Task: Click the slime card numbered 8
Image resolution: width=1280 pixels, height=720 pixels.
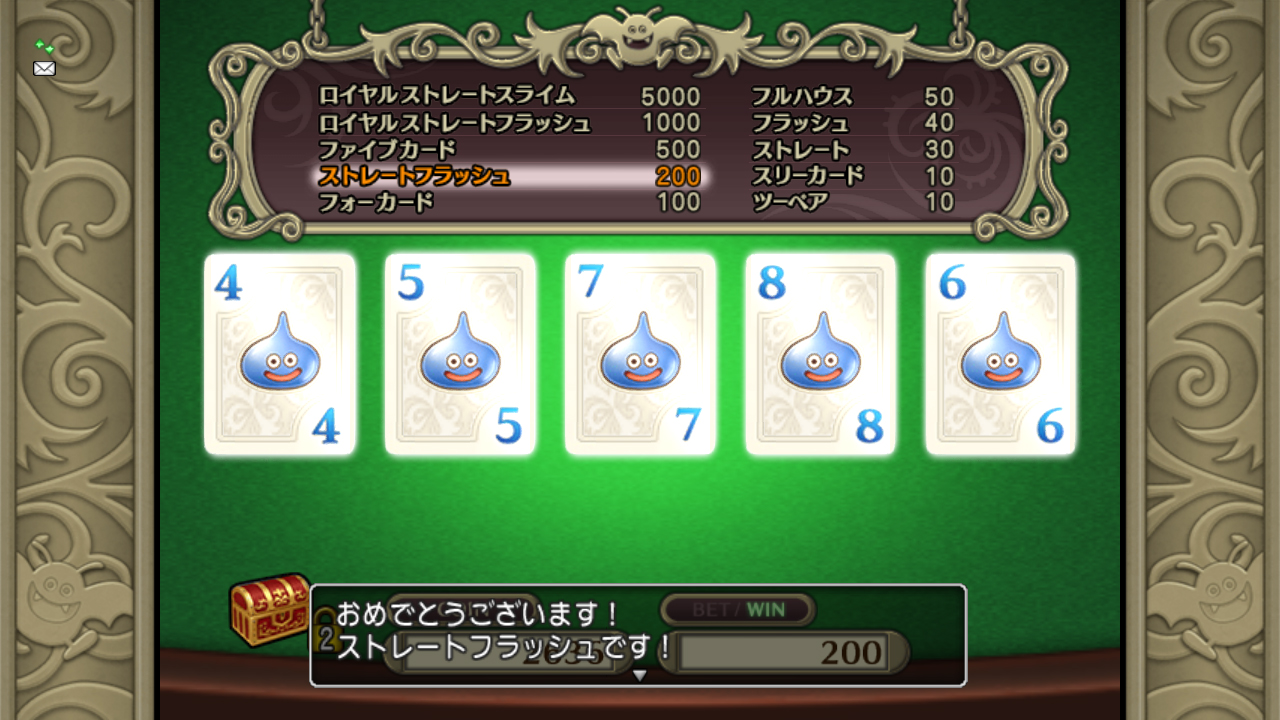Action: [x=820, y=354]
